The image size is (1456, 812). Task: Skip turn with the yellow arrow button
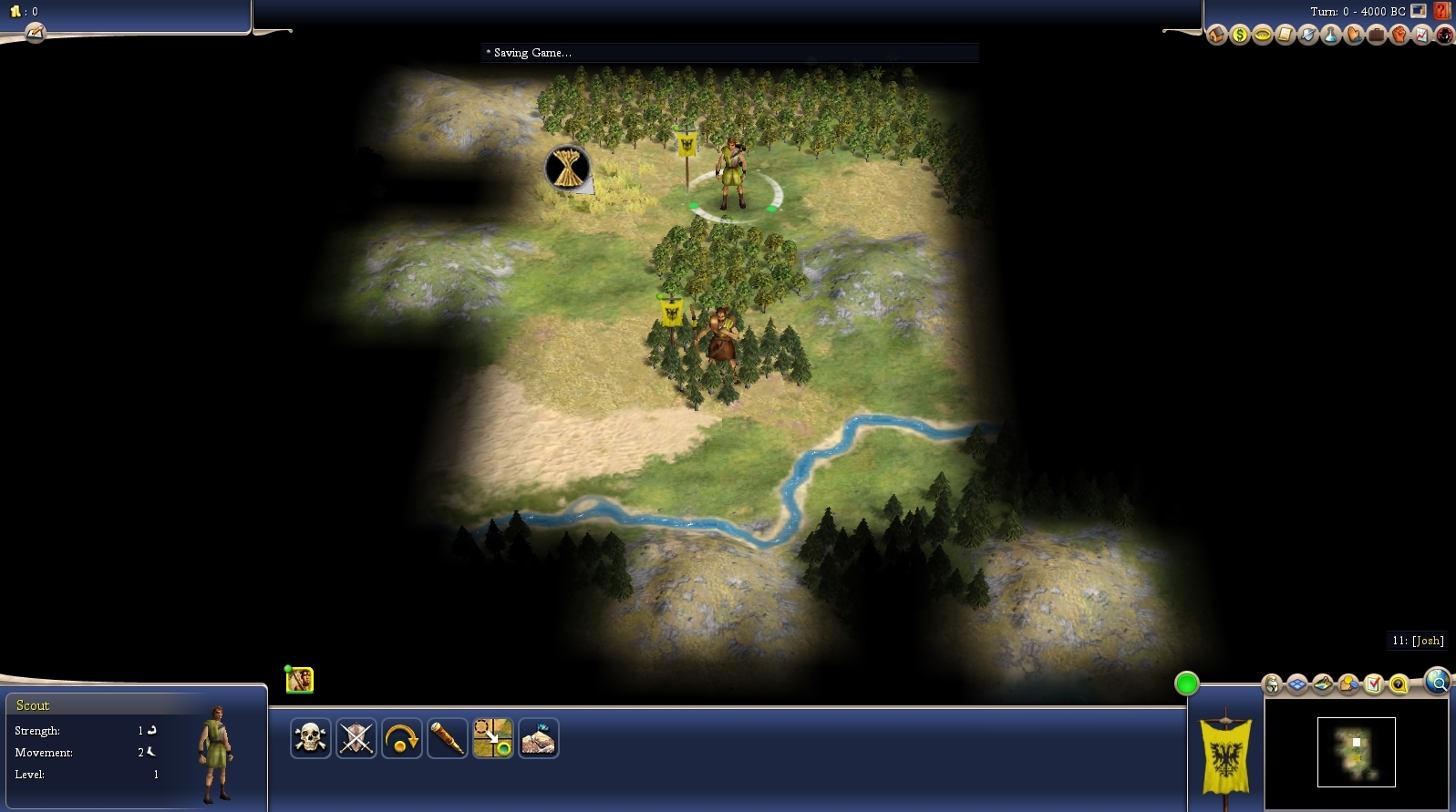click(401, 738)
